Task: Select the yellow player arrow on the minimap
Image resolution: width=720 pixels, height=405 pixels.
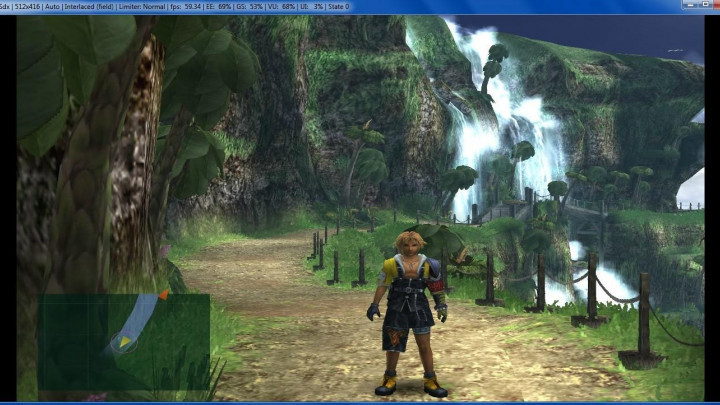Action: (125, 342)
